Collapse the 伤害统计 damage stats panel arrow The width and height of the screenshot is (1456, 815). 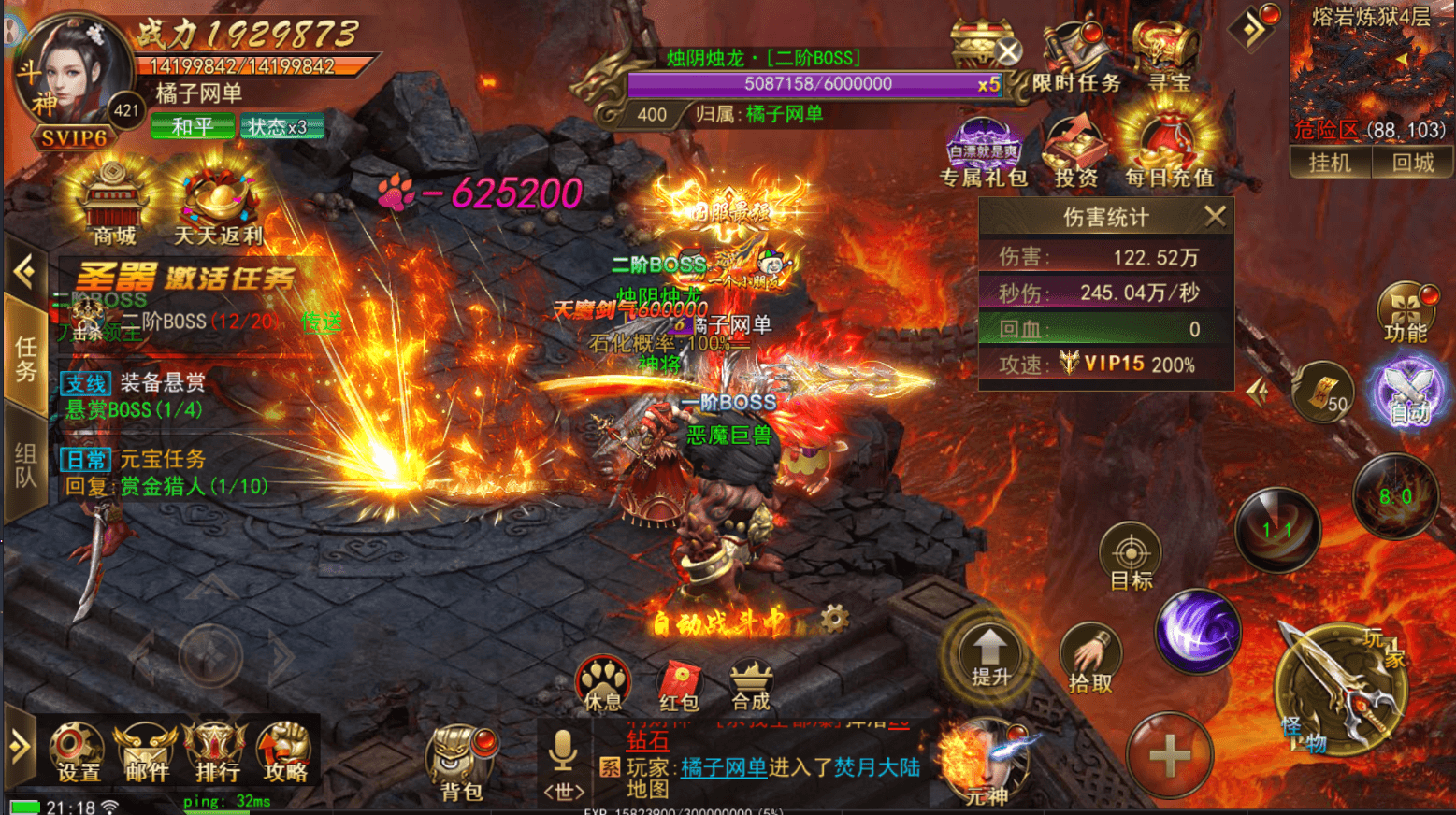coord(1216,216)
